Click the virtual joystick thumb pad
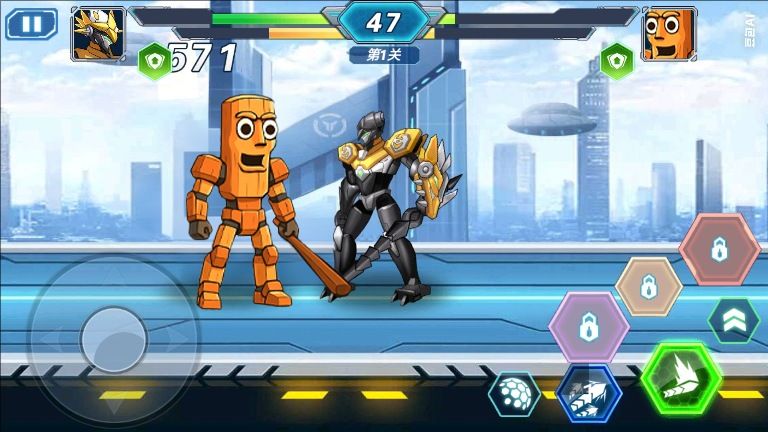 pos(113,340)
